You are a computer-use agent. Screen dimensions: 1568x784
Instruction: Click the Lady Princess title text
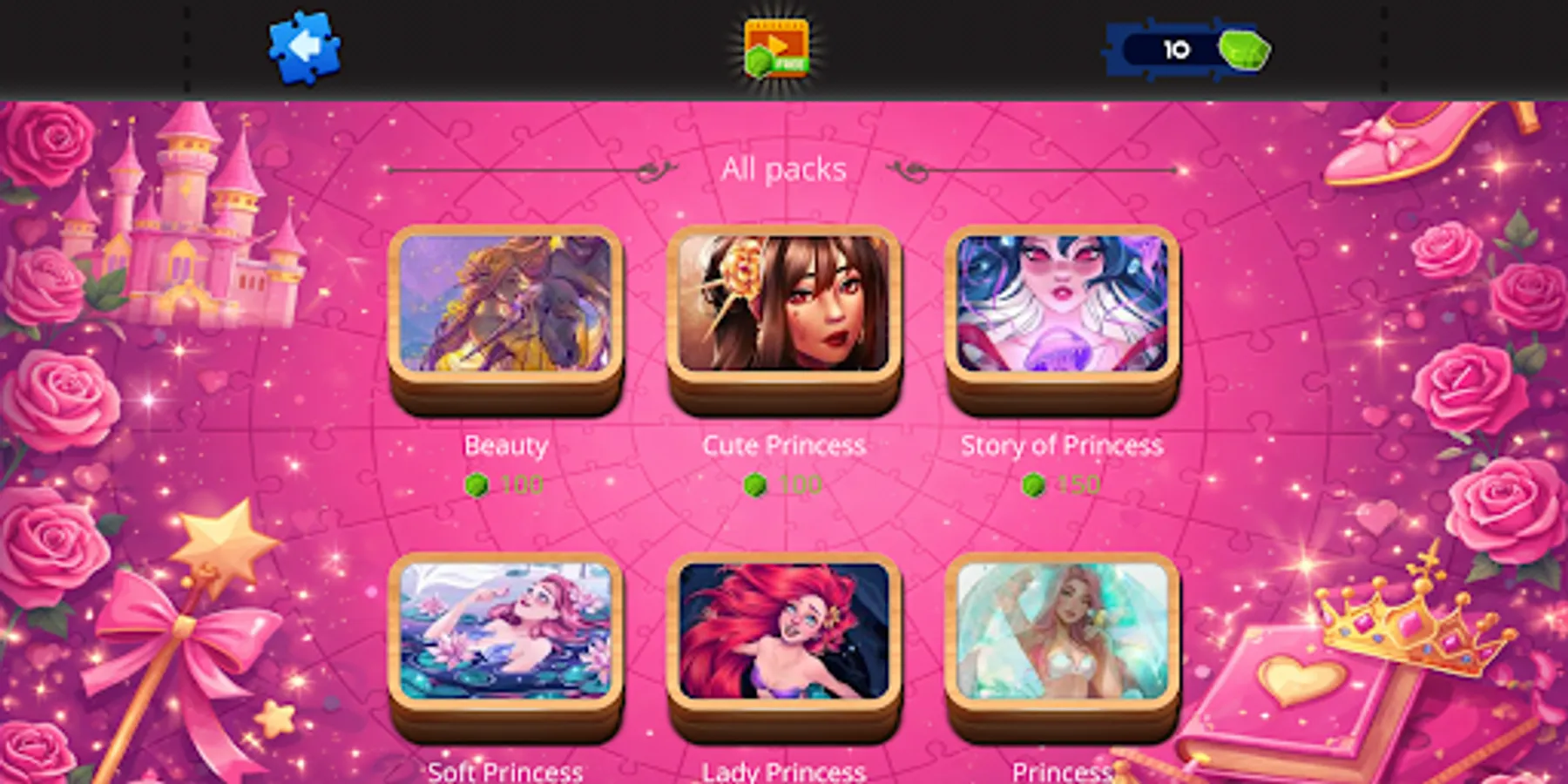(784, 770)
